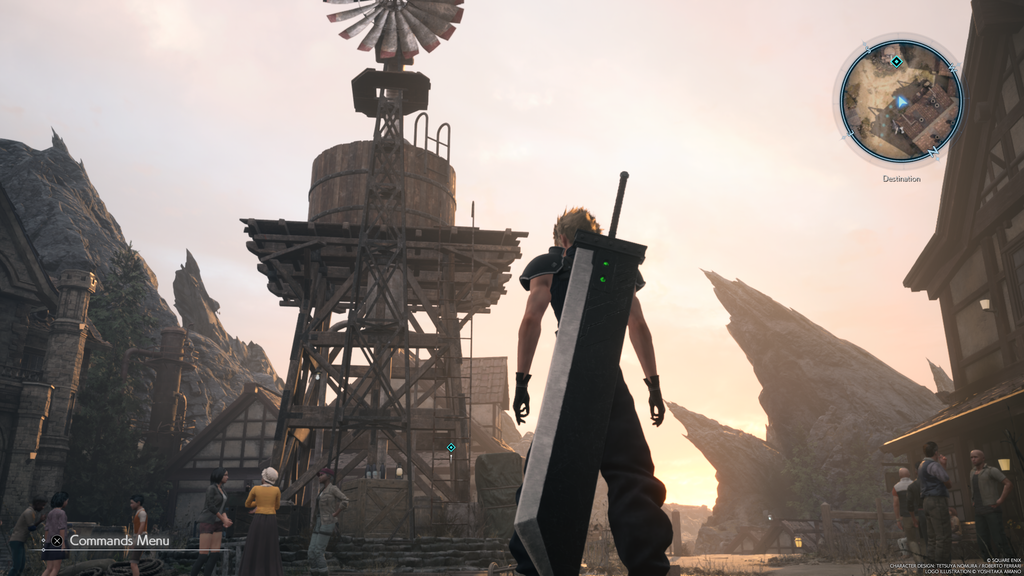The width and height of the screenshot is (1024, 576).
Task: Select the teal destination marker on the minimap
Action: pyautogui.click(x=896, y=62)
